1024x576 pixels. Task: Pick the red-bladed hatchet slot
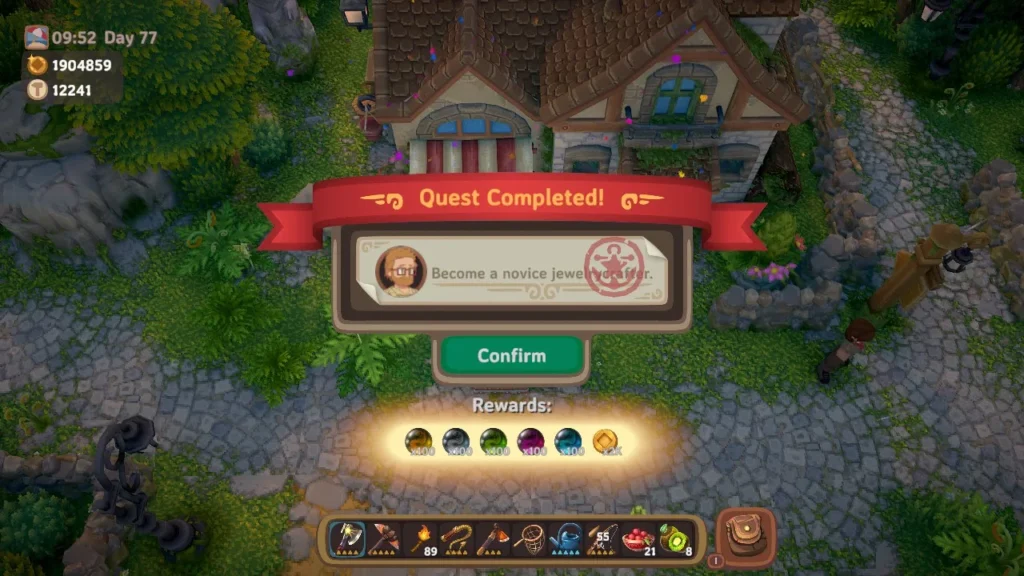493,539
